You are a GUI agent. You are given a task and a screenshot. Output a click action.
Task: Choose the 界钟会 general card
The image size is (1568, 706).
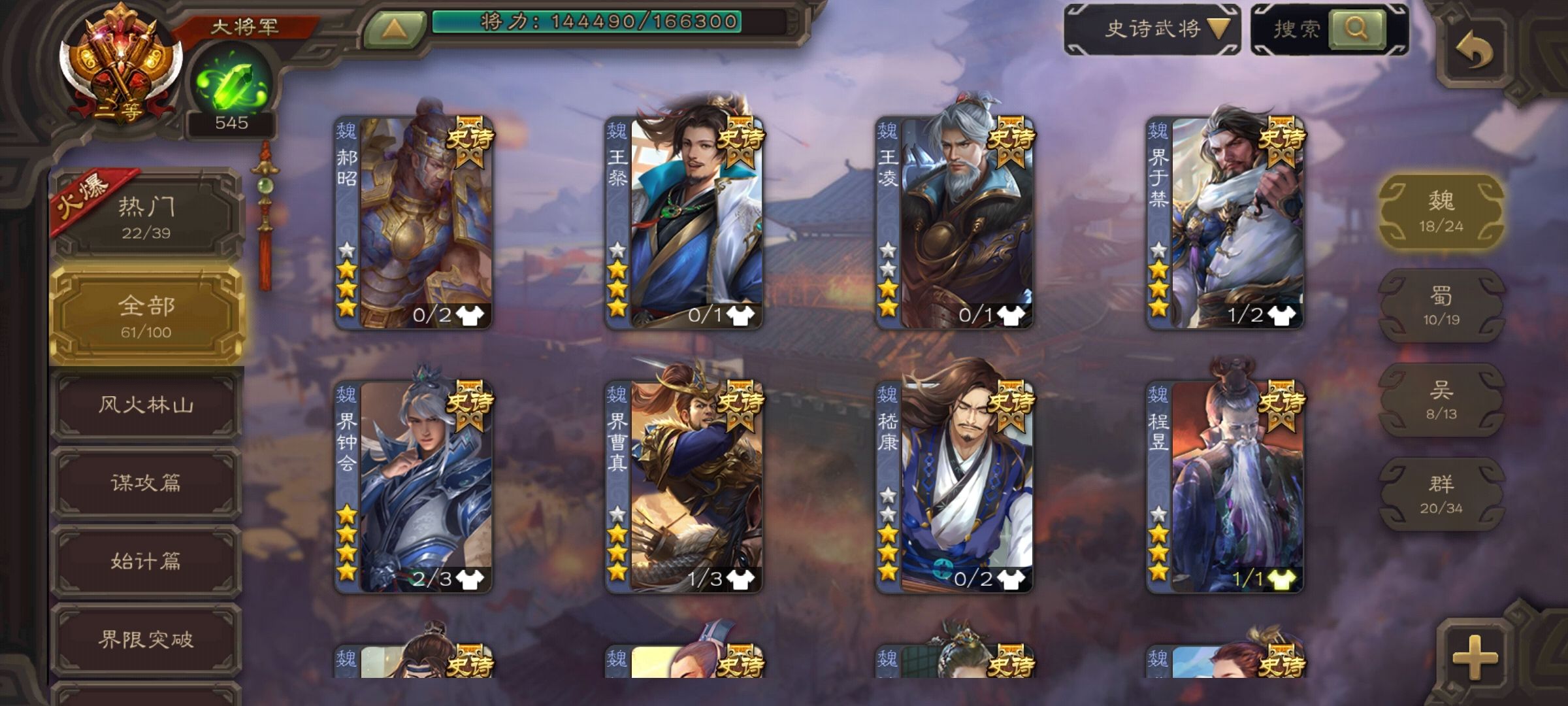pos(413,486)
